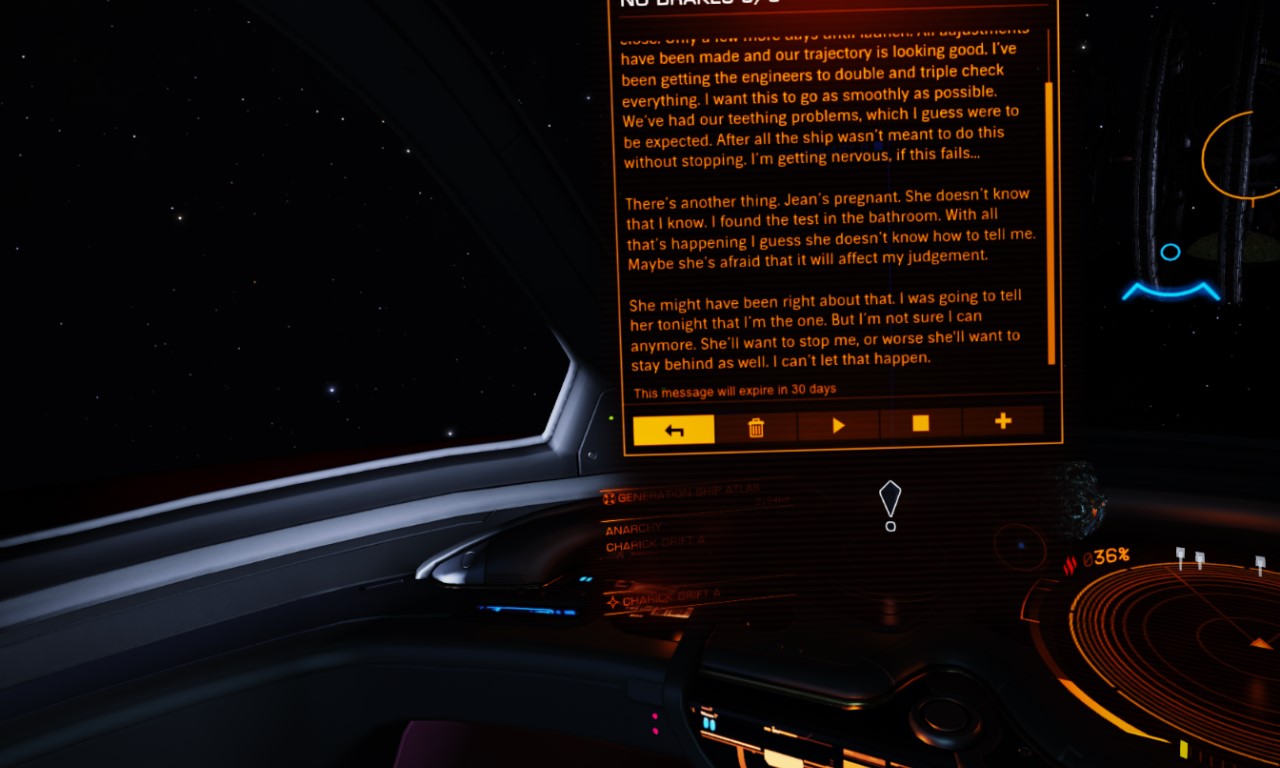Click the circular radar scanner display

[1178, 648]
